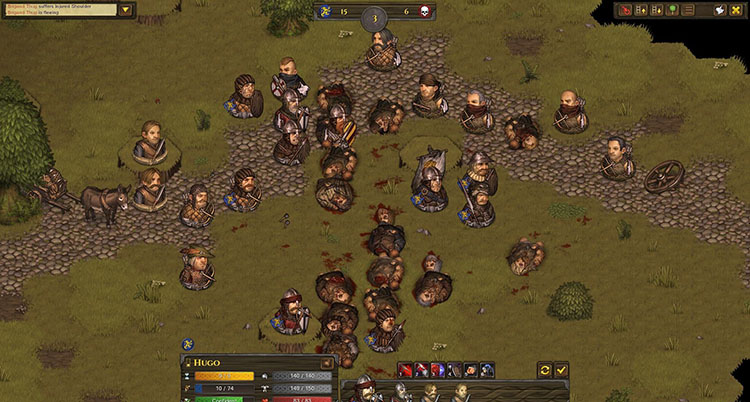This screenshot has width=750, height=402.
Task: Lower the camera height level
Action: point(656,10)
